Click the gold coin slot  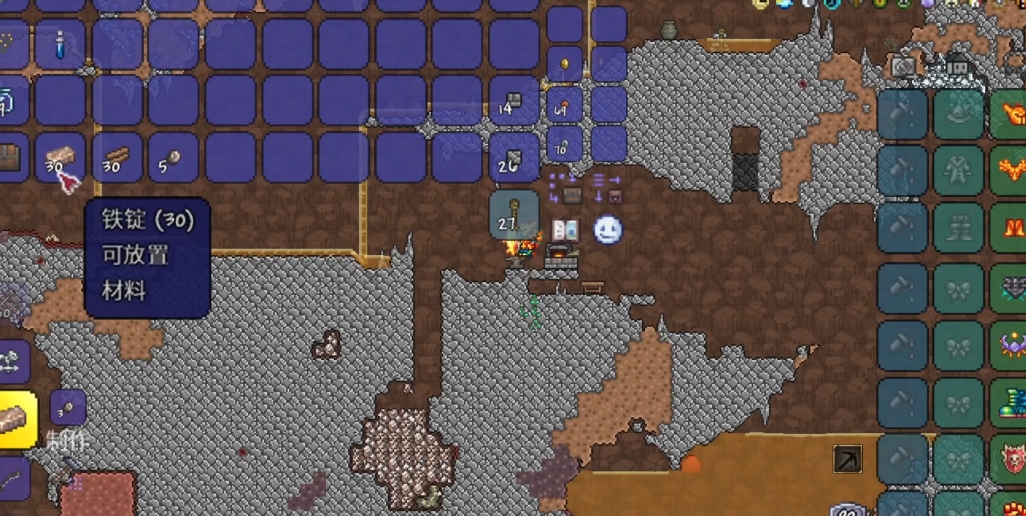coord(565,65)
